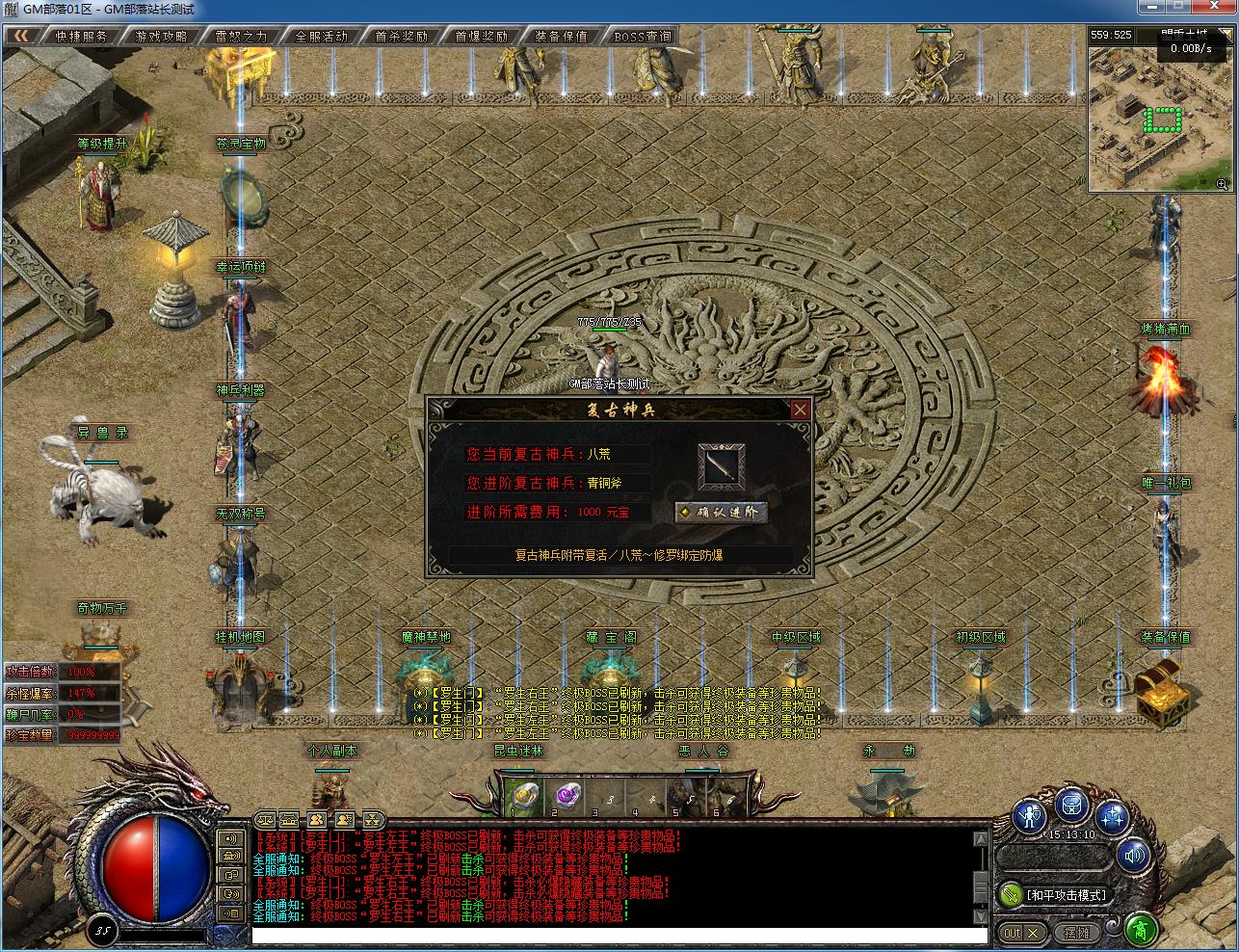Open the 雷怒之力 menu

(241, 37)
